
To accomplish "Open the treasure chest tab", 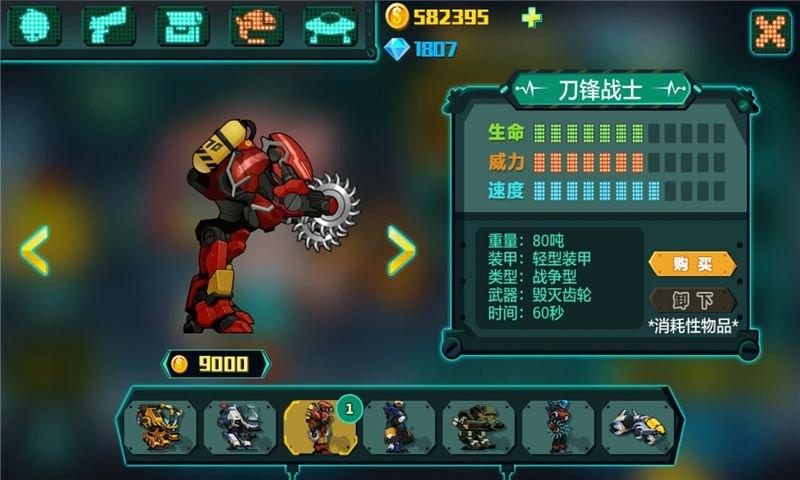I will pos(182,26).
